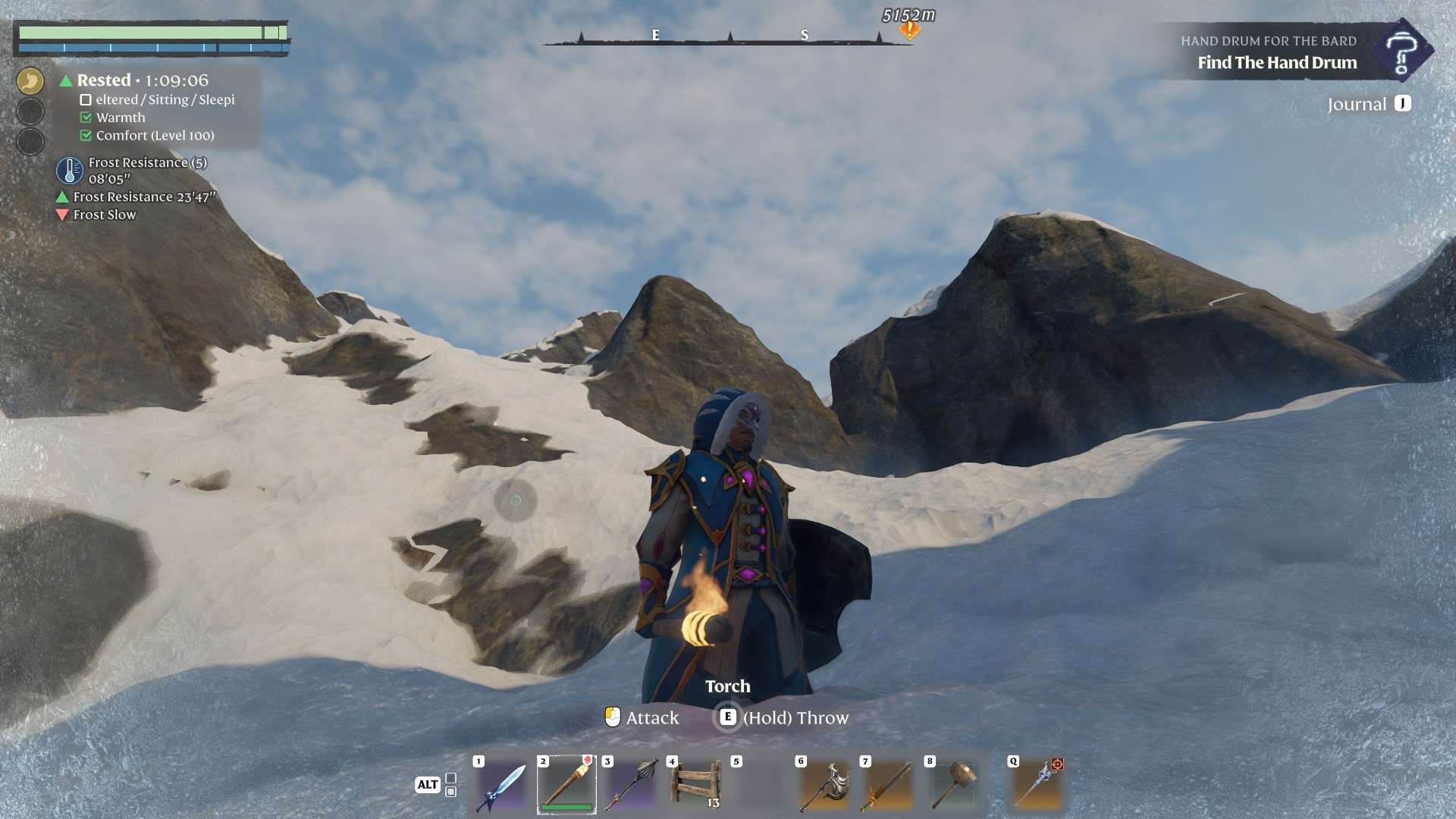Viewport: 1456px width, 819px height.
Task: Select the staff in the Q slot
Action: [1037, 786]
